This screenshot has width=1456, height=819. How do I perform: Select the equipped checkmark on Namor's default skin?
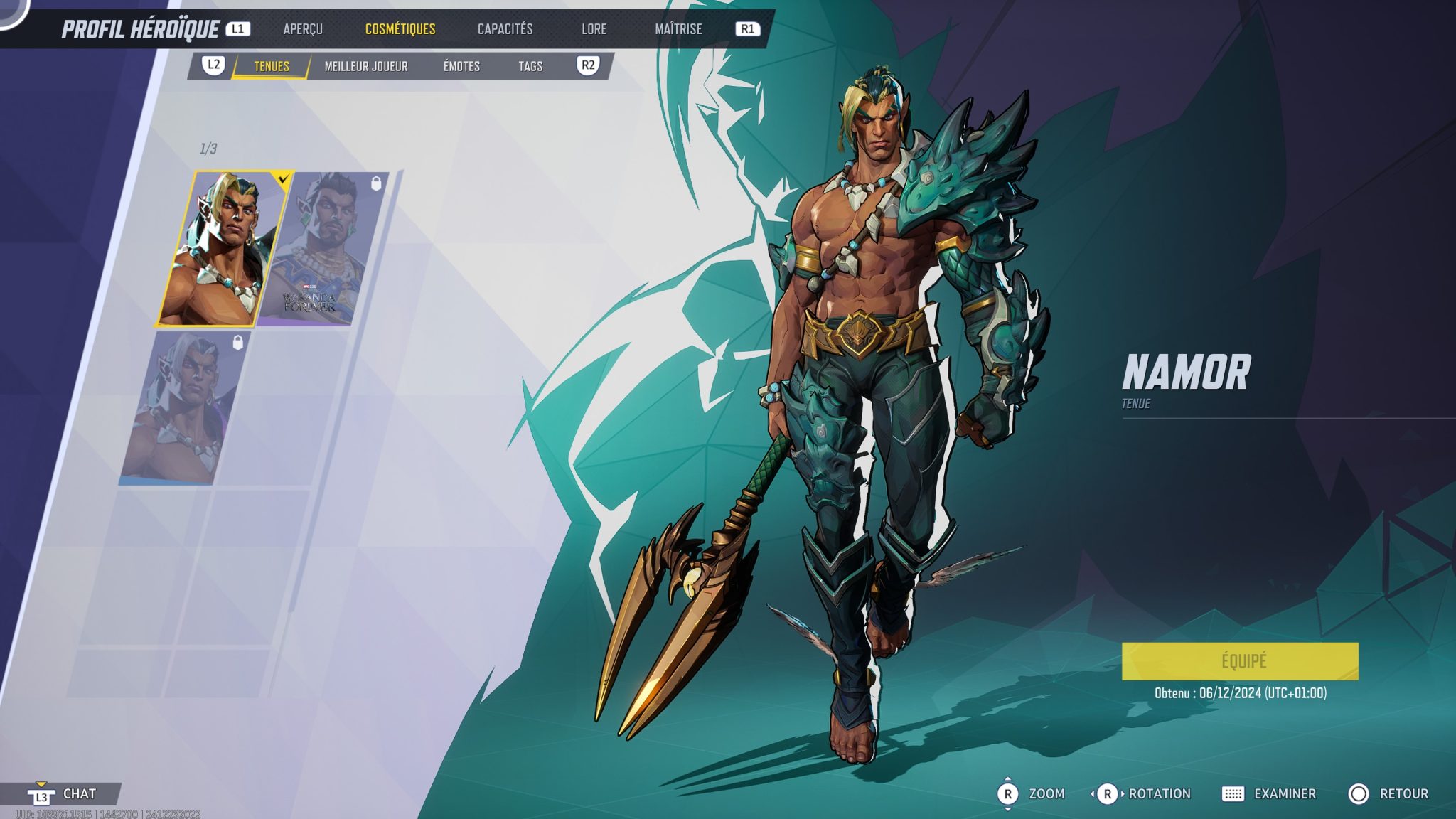click(x=283, y=181)
